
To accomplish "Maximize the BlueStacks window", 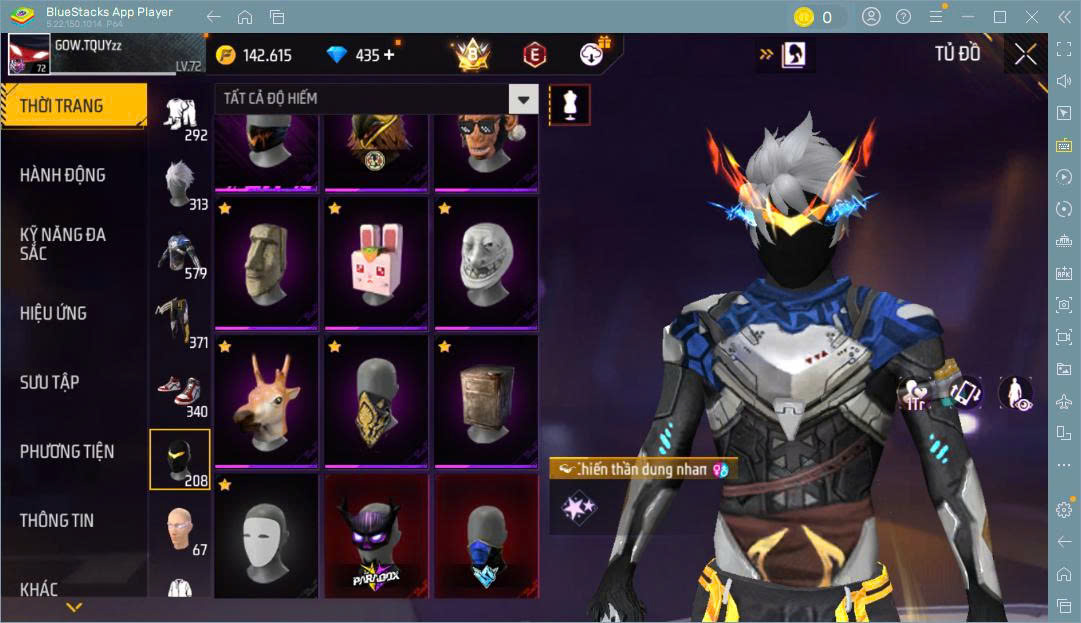I will point(999,16).
